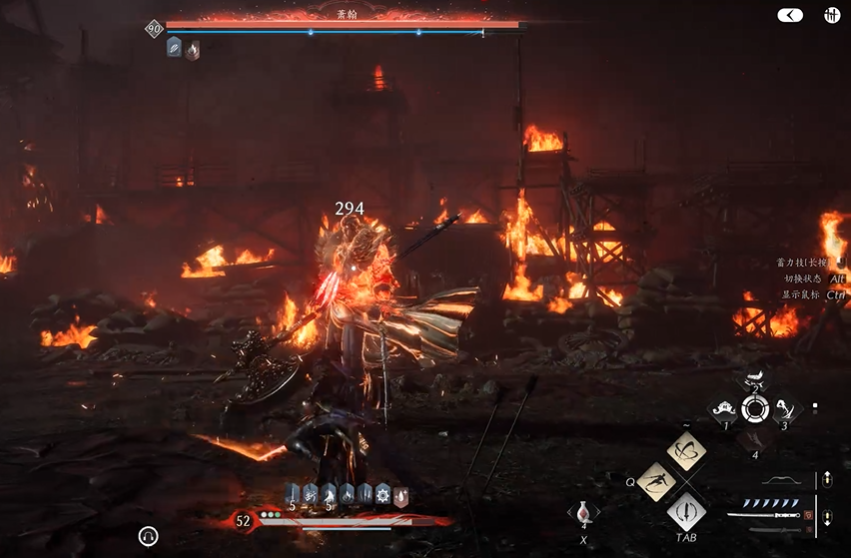Image resolution: width=851 pixels, height=558 pixels.
Task: Select the item in wheel slot 2
Action: [x=755, y=379]
